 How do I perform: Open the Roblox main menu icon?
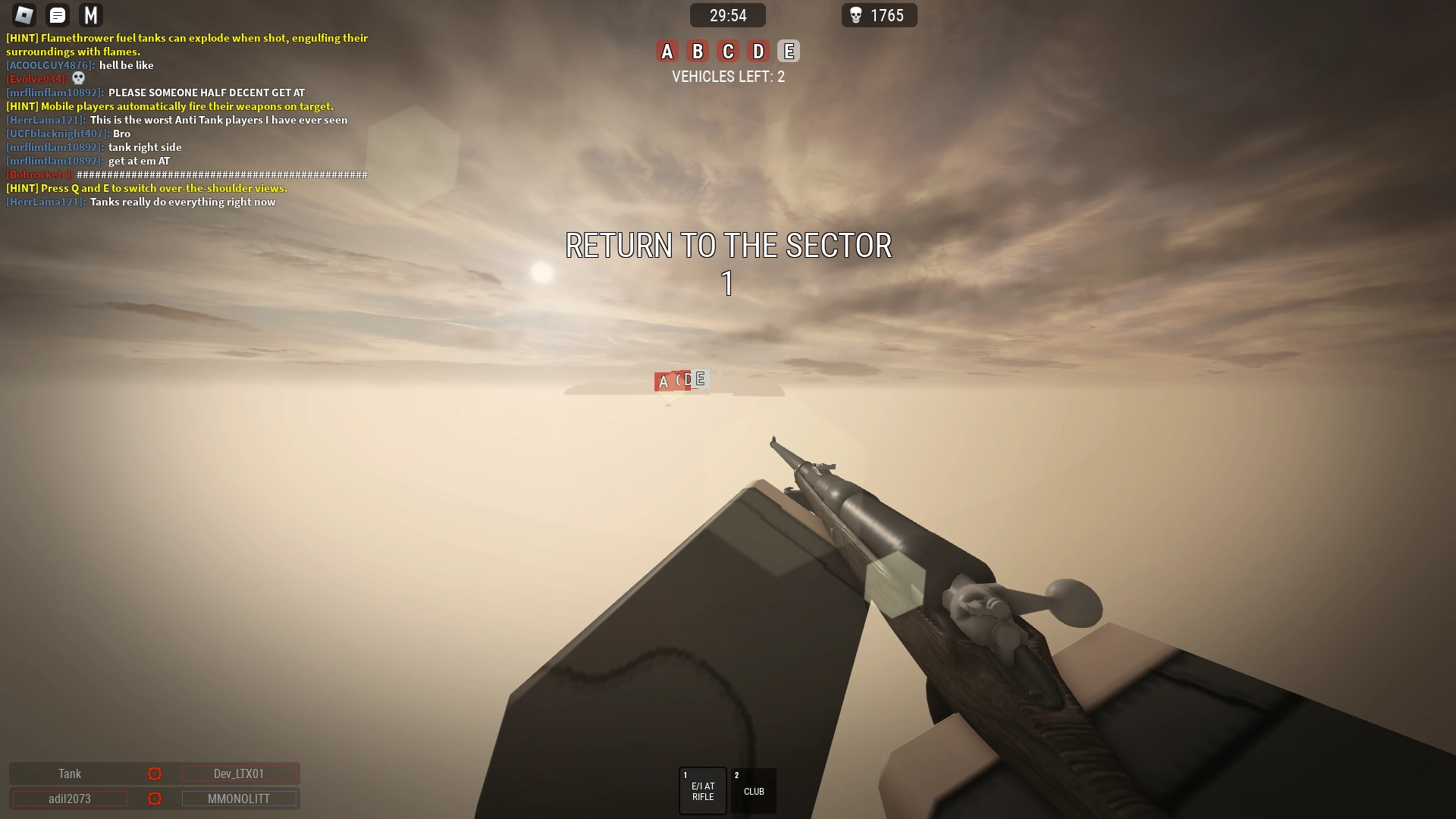coord(24,14)
